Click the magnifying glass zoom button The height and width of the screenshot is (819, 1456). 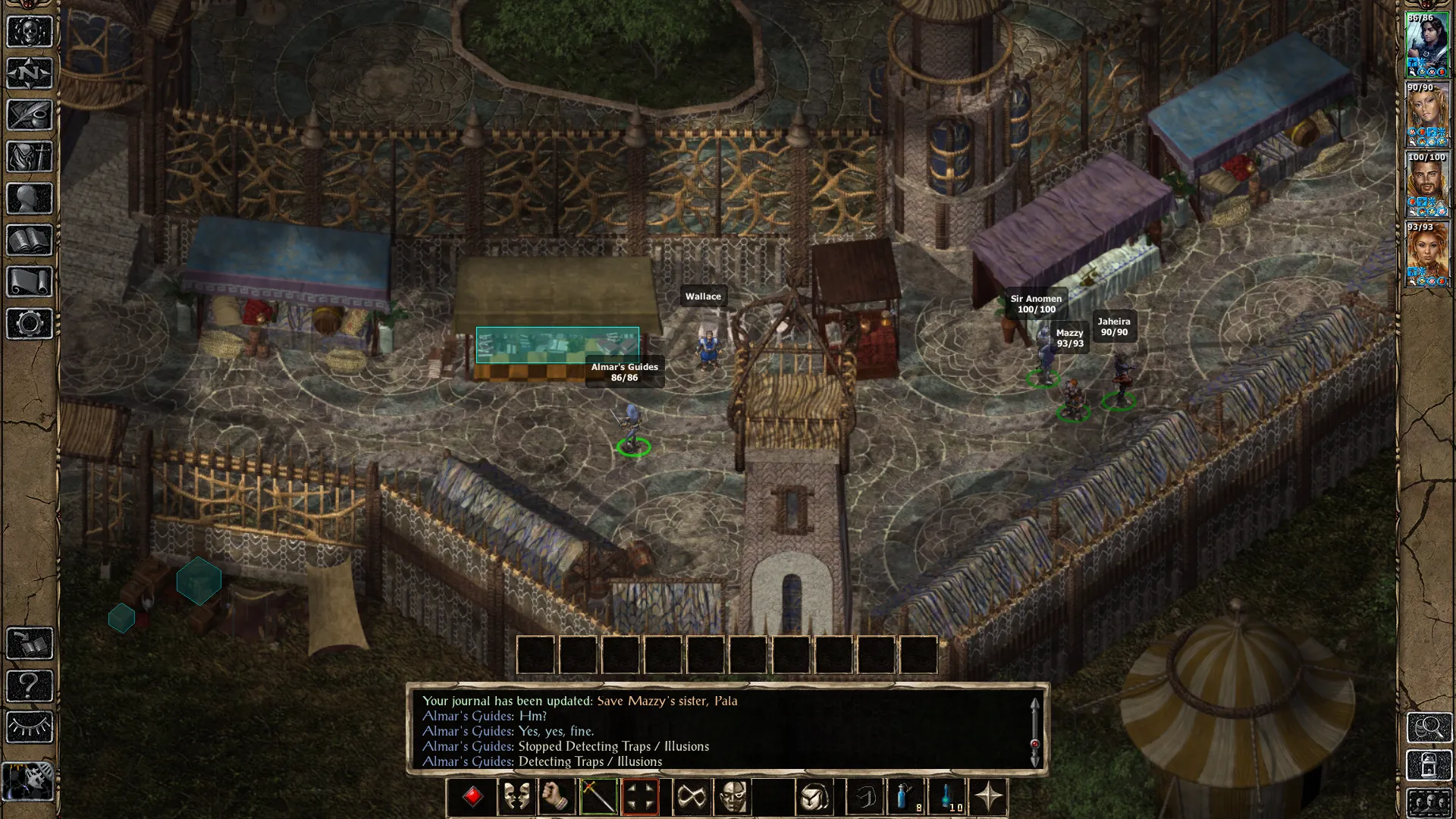1429,727
